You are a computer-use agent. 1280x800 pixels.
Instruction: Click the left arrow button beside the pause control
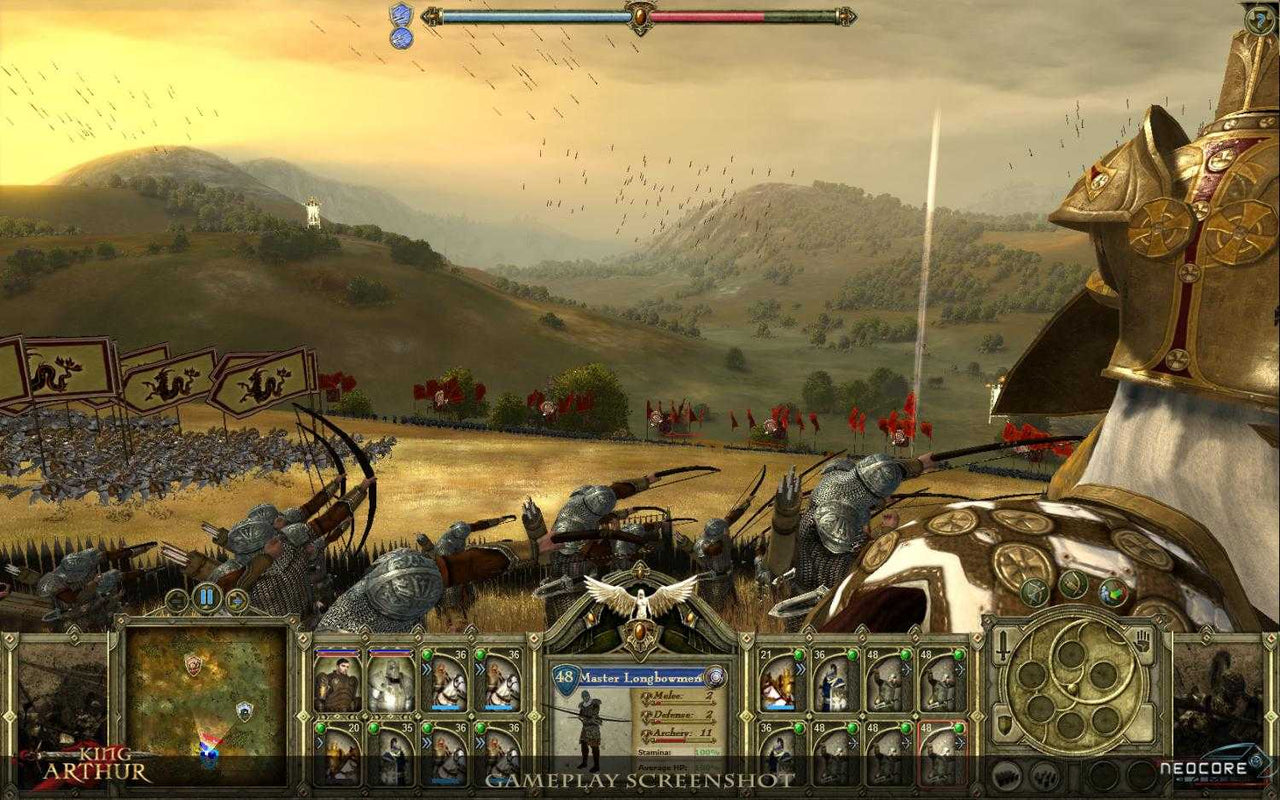(177, 600)
